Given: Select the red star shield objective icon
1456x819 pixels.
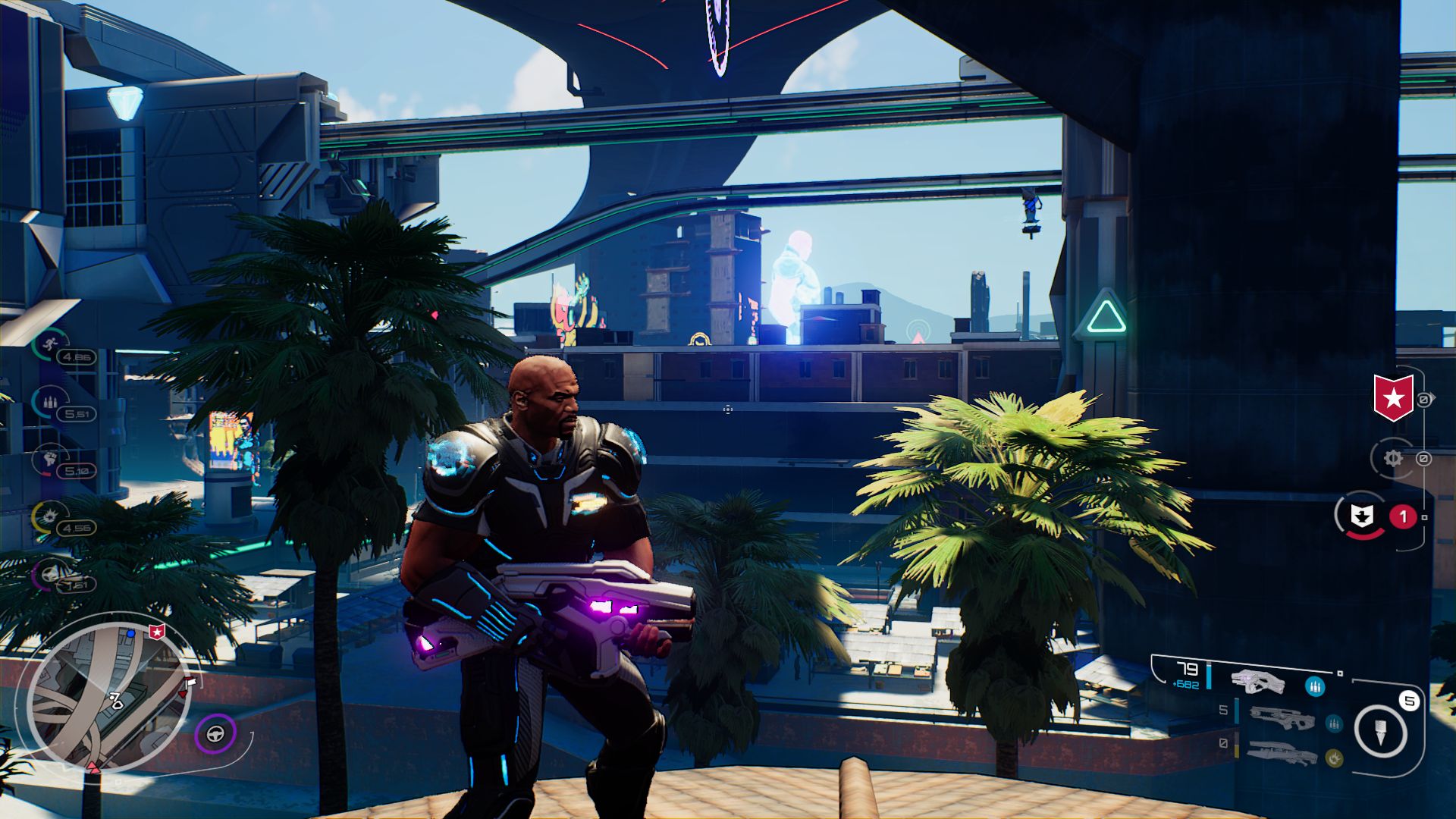Looking at the screenshot, I should [x=1393, y=397].
